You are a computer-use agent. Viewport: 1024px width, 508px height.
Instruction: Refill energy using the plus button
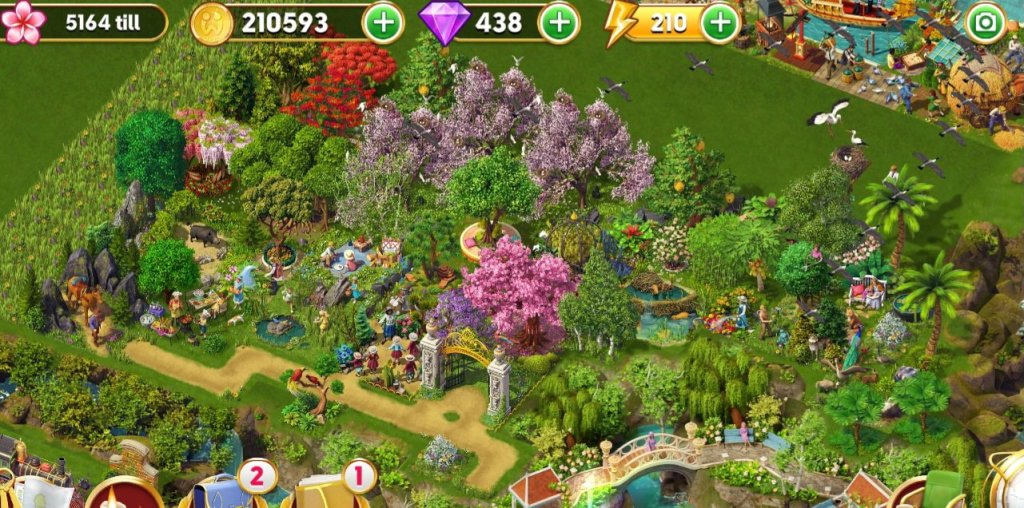tap(720, 22)
